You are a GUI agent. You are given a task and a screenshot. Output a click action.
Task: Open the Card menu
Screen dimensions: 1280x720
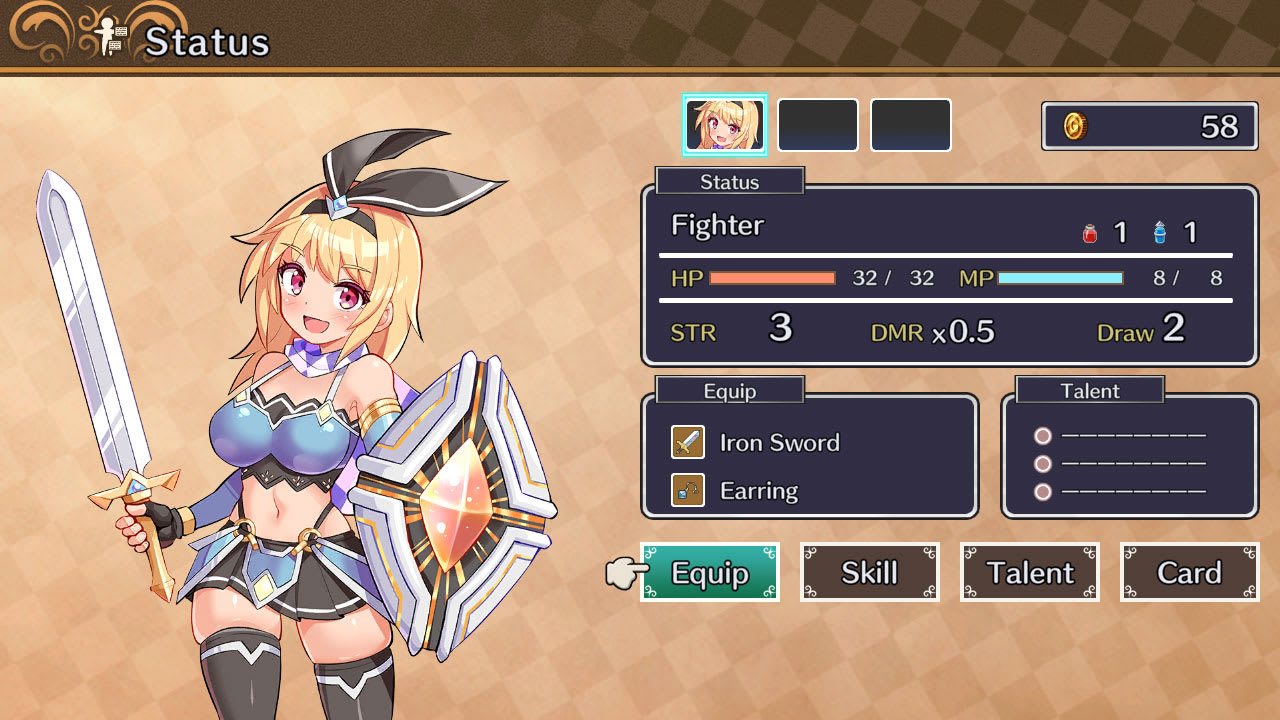point(1189,572)
